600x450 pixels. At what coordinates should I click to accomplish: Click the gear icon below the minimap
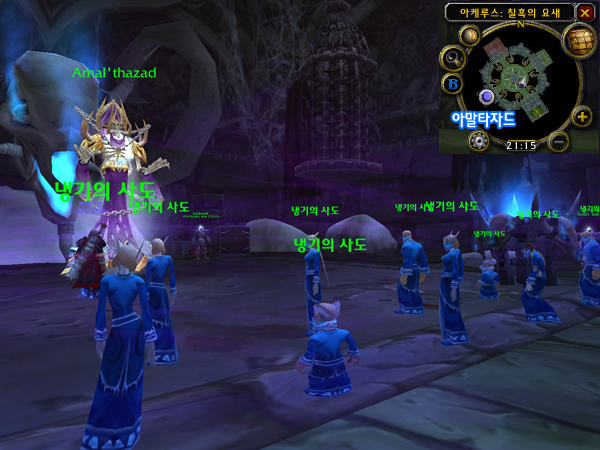[x=477, y=140]
